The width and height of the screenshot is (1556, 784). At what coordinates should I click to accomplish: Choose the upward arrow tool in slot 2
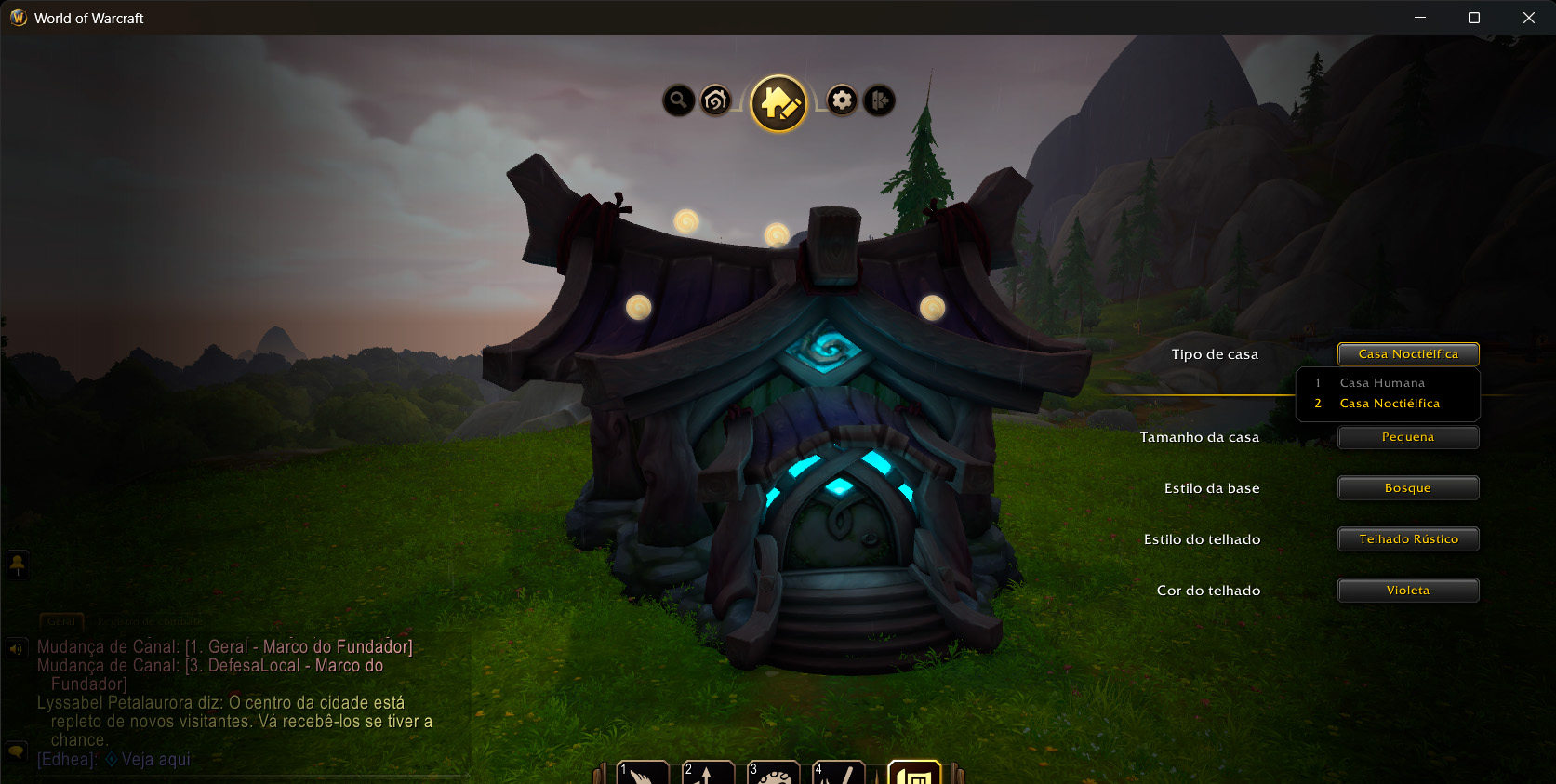[x=708, y=774]
